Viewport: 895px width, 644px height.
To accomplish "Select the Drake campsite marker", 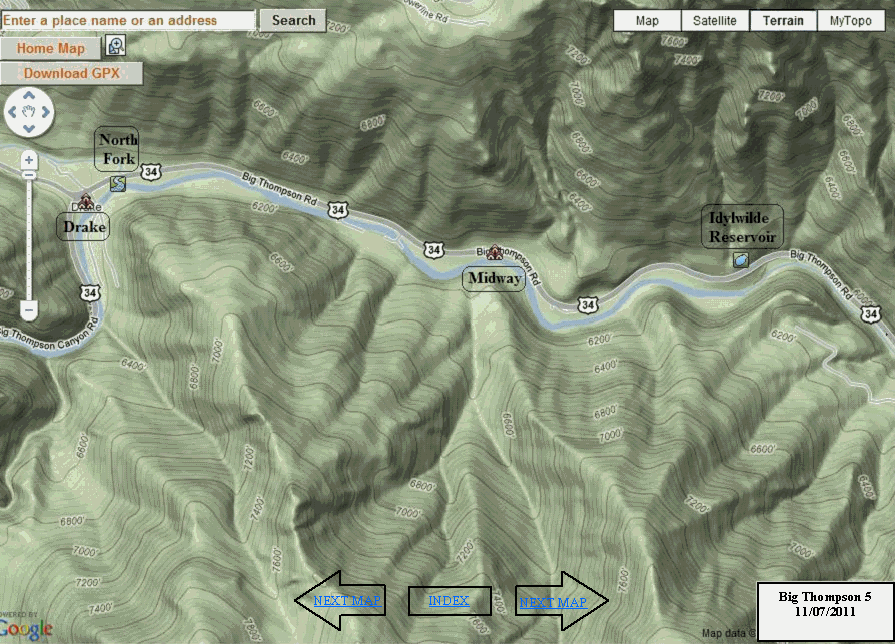I will pos(84,201).
